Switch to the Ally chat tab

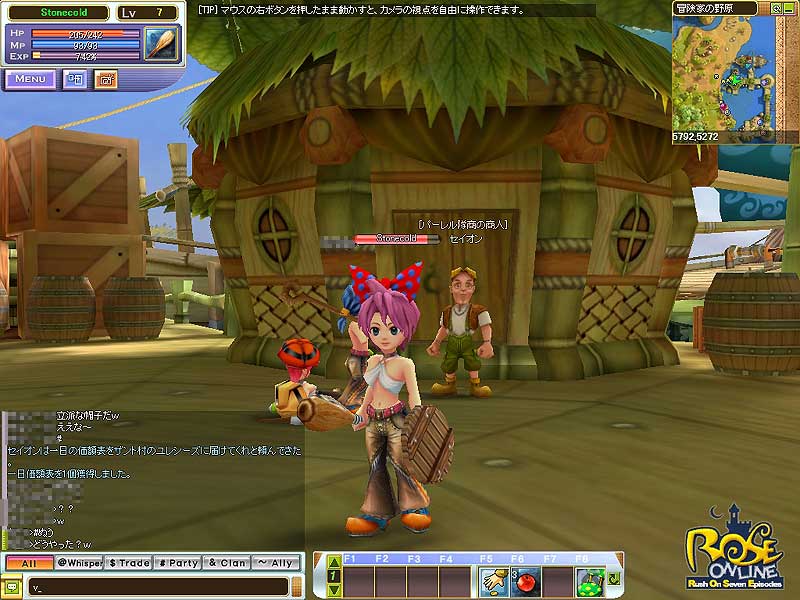coord(276,563)
